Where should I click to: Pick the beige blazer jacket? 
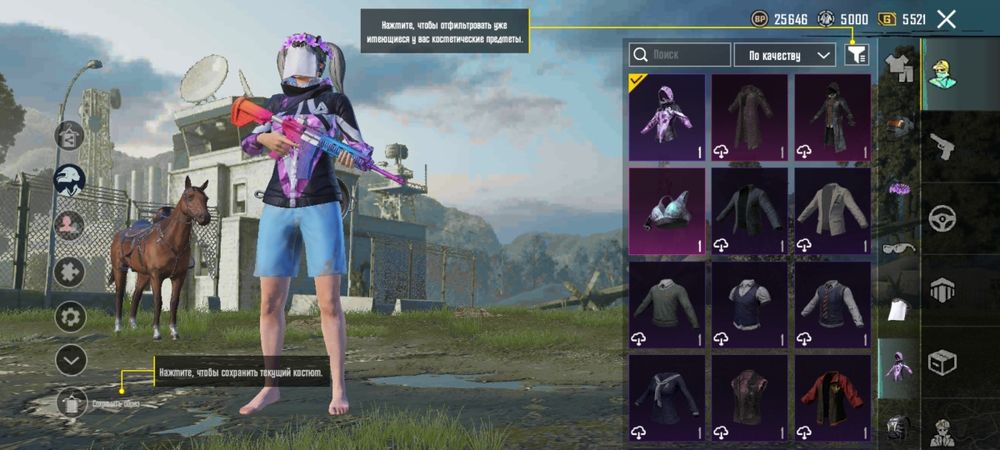(x=832, y=211)
